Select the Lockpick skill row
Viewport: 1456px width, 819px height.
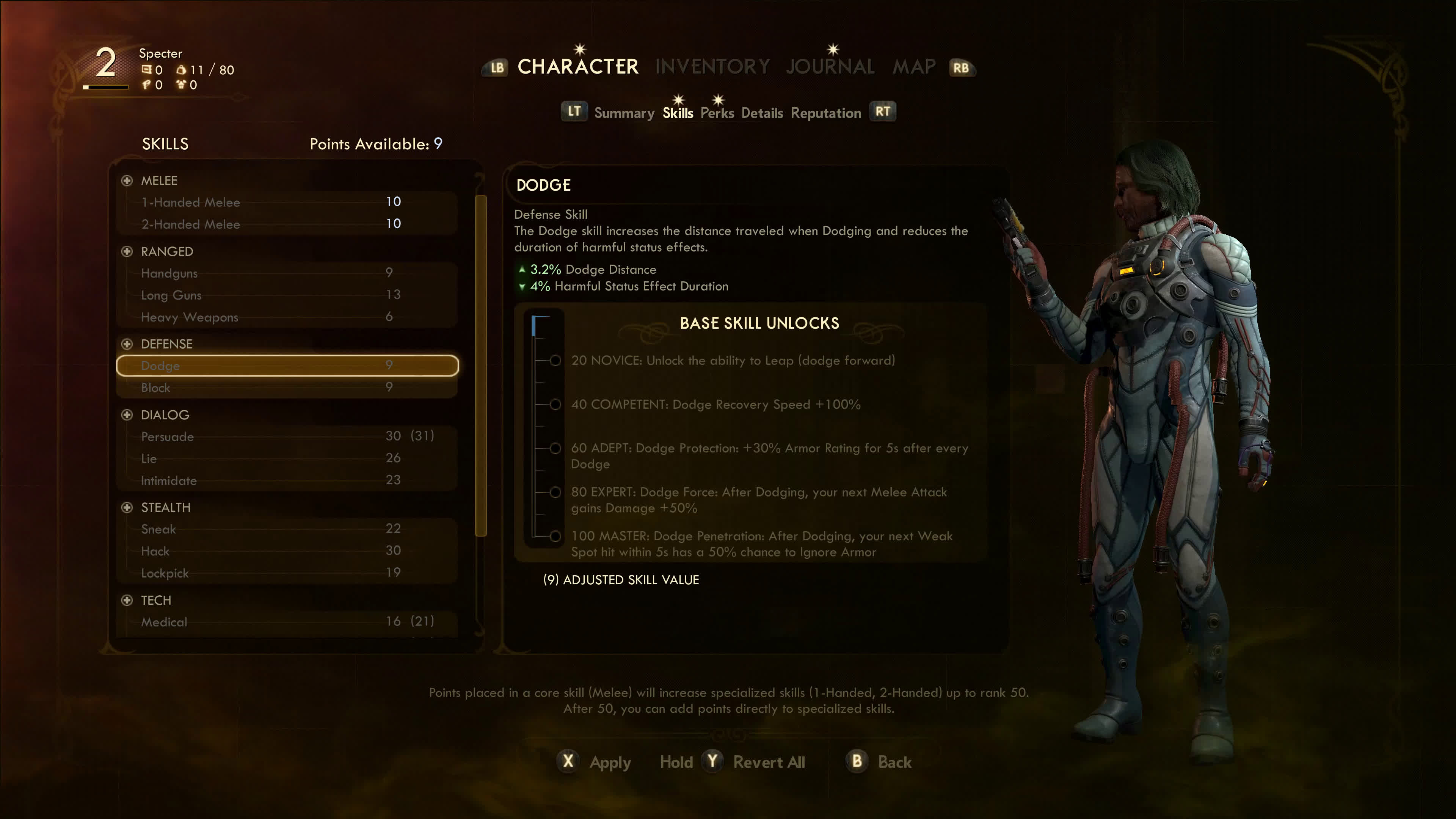point(287,573)
